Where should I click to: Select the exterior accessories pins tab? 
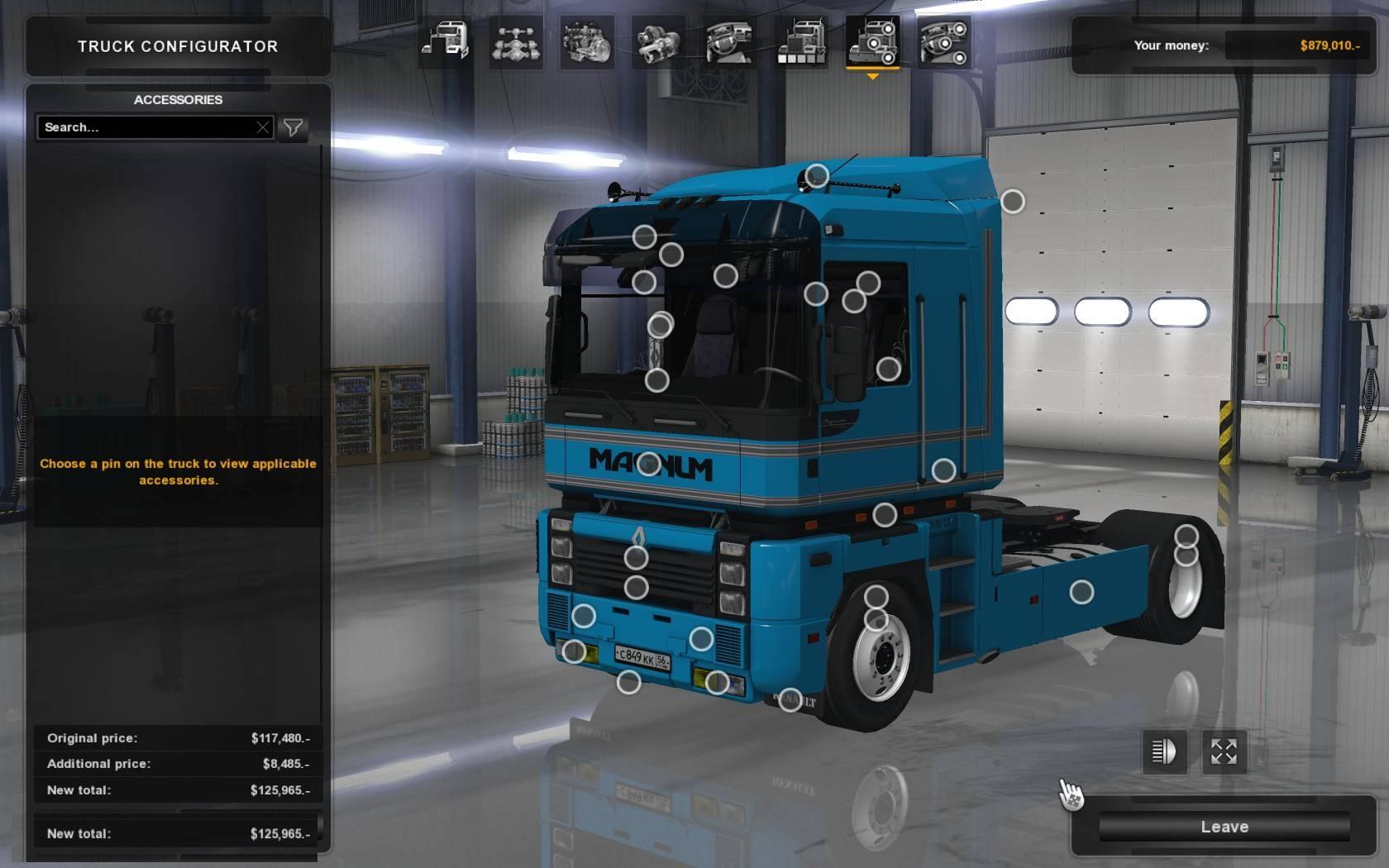pyautogui.click(x=871, y=42)
